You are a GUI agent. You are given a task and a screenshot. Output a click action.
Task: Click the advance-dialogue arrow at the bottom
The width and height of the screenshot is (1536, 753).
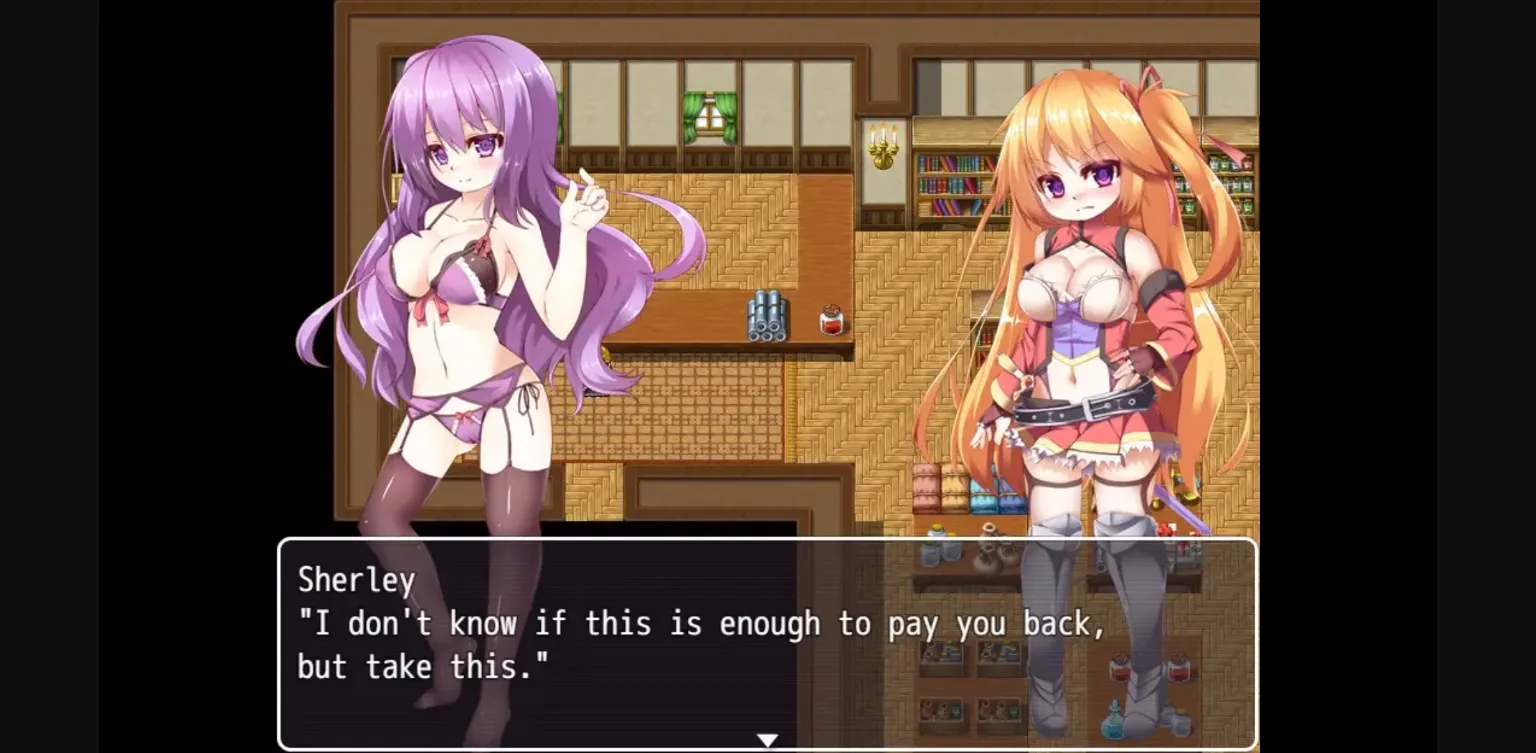(768, 738)
